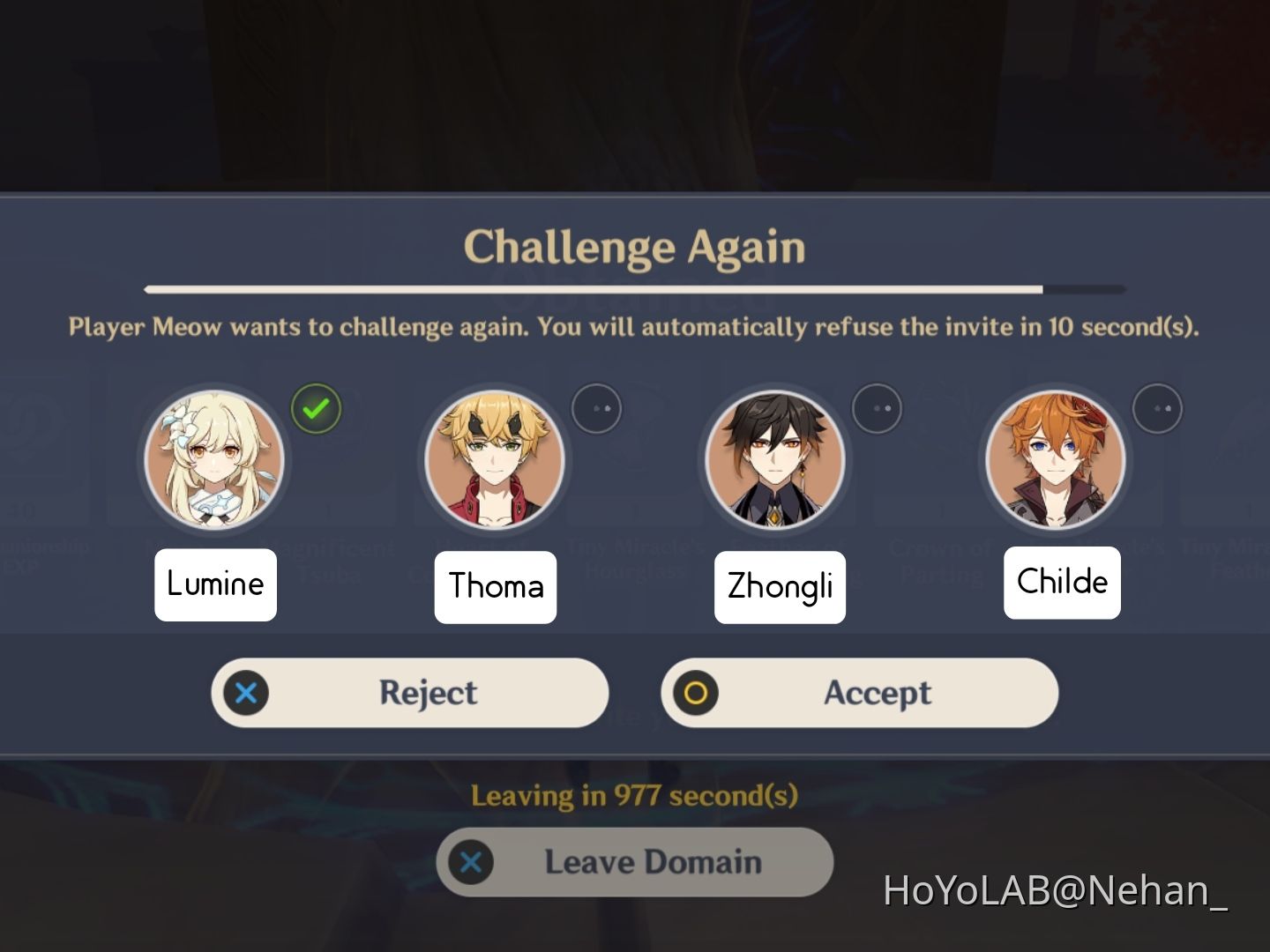1270x952 pixels.
Task: Click Thoma's pending status indicator
Action: [598, 408]
